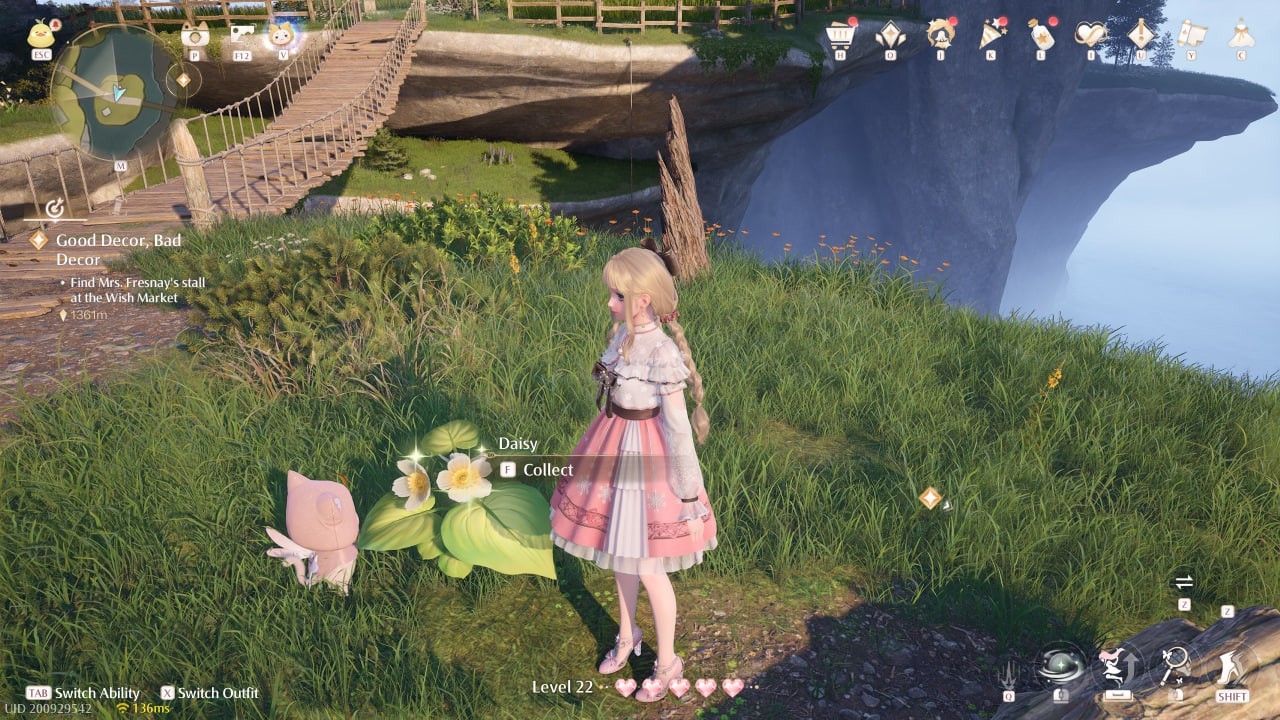The width and height of the screenshot is (1280, 720).
Task: Open the Pear Pal cat icon
Action: click(281, 33)
